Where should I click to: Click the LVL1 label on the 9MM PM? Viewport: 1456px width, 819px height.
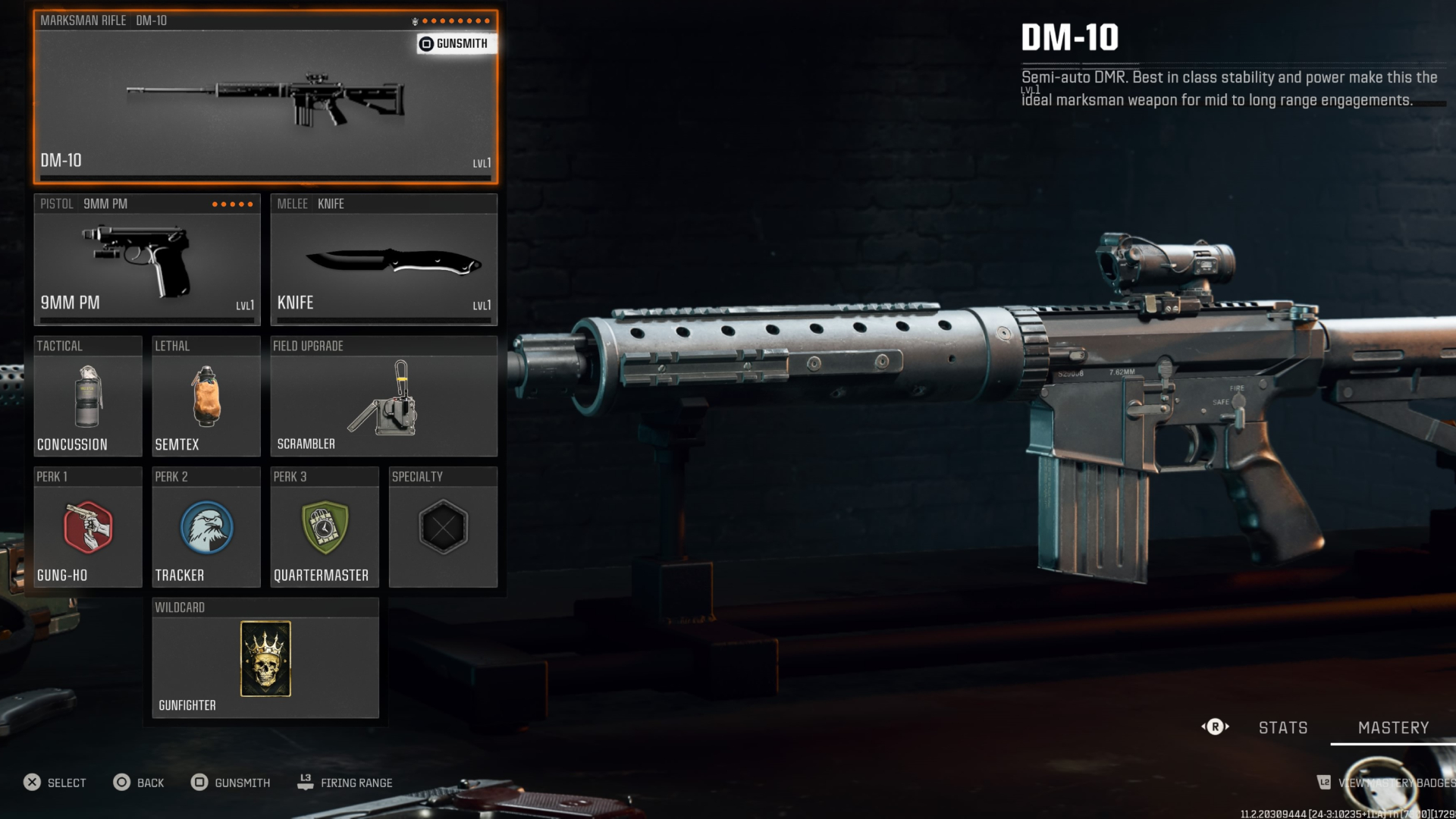click(x=246, y=305)
